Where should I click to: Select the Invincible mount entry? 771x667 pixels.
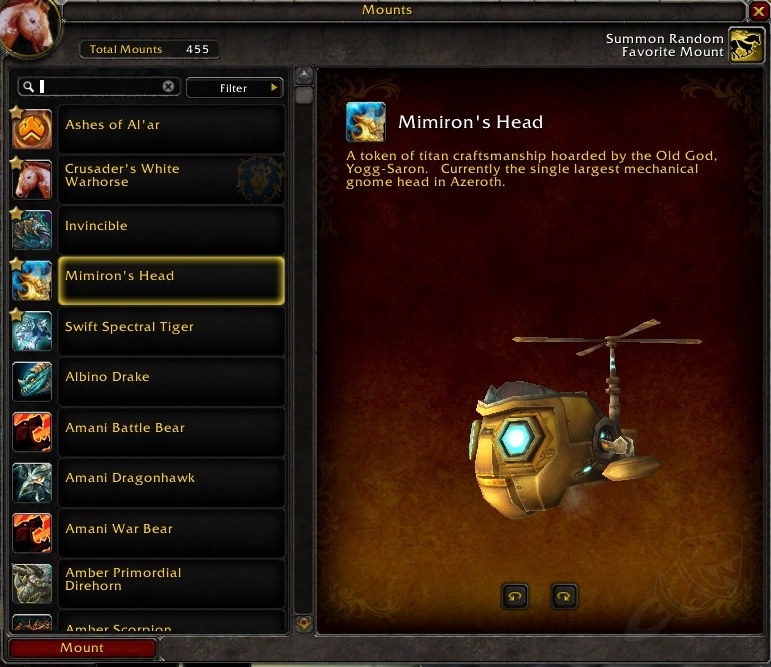click(x=171, y=229)
